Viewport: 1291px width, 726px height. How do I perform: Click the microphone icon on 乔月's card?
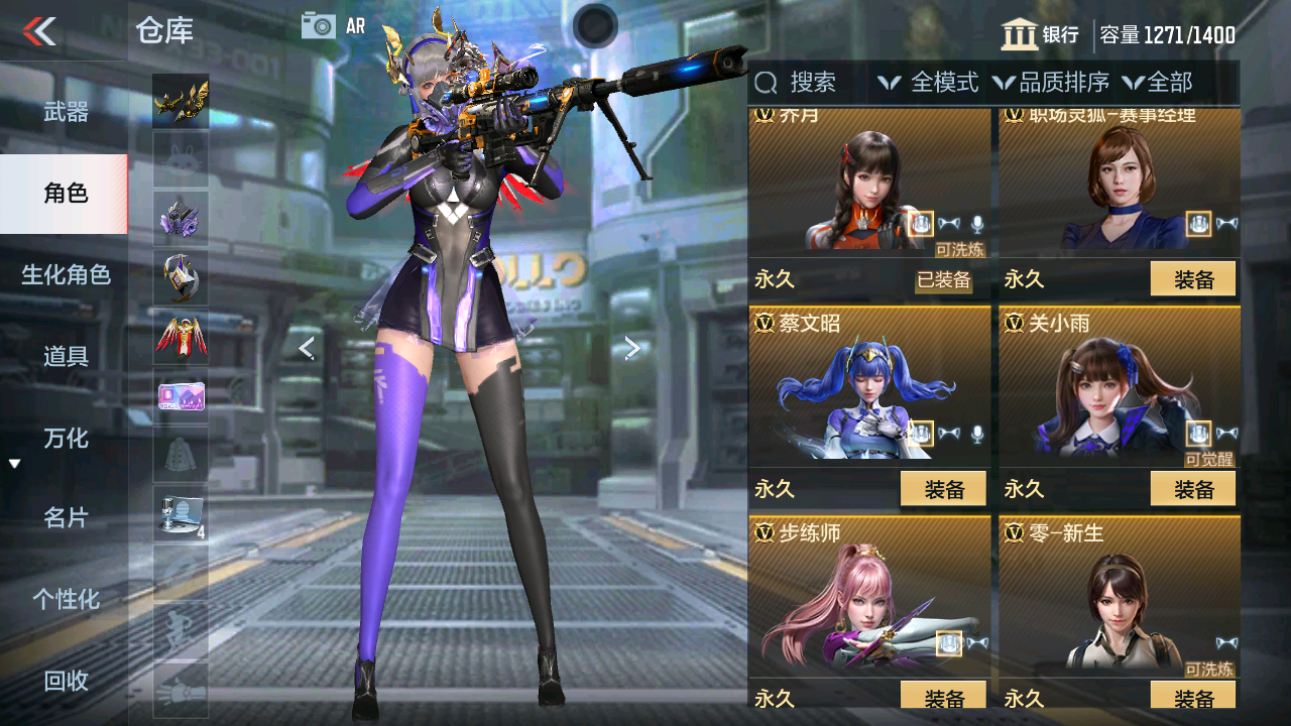(977, 224)
